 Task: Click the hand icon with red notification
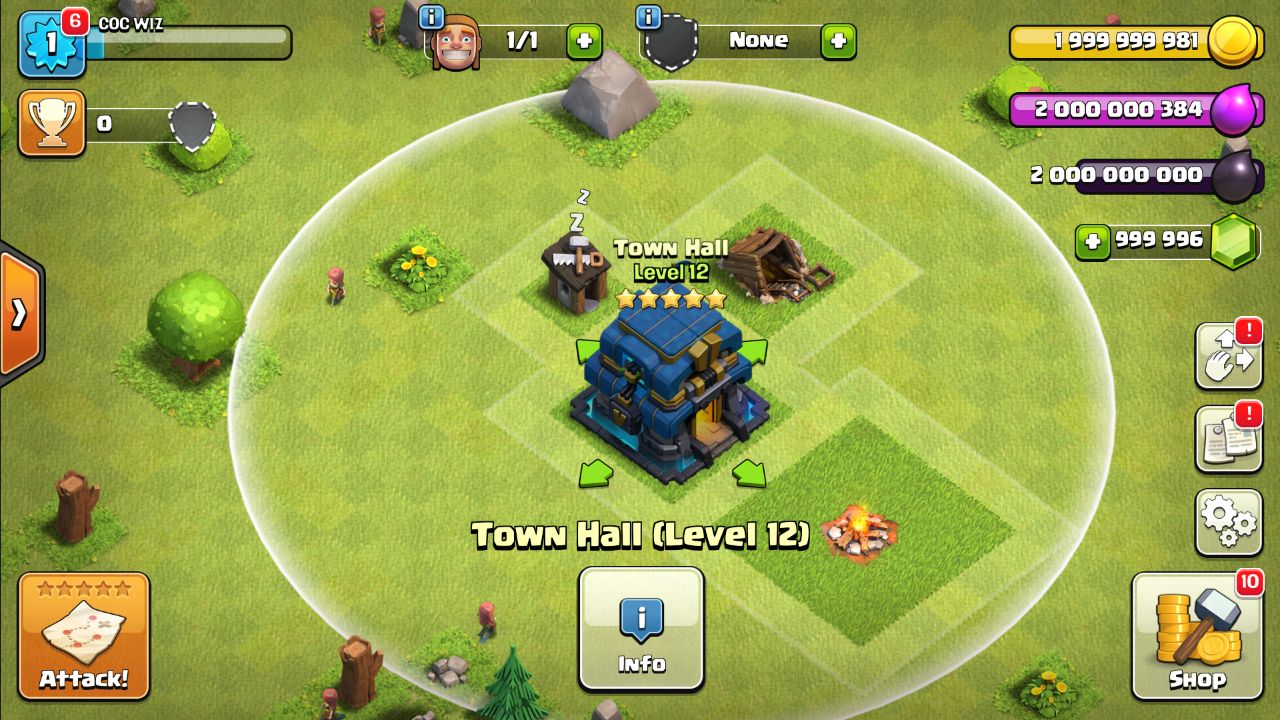click(x=1227, y=356)
